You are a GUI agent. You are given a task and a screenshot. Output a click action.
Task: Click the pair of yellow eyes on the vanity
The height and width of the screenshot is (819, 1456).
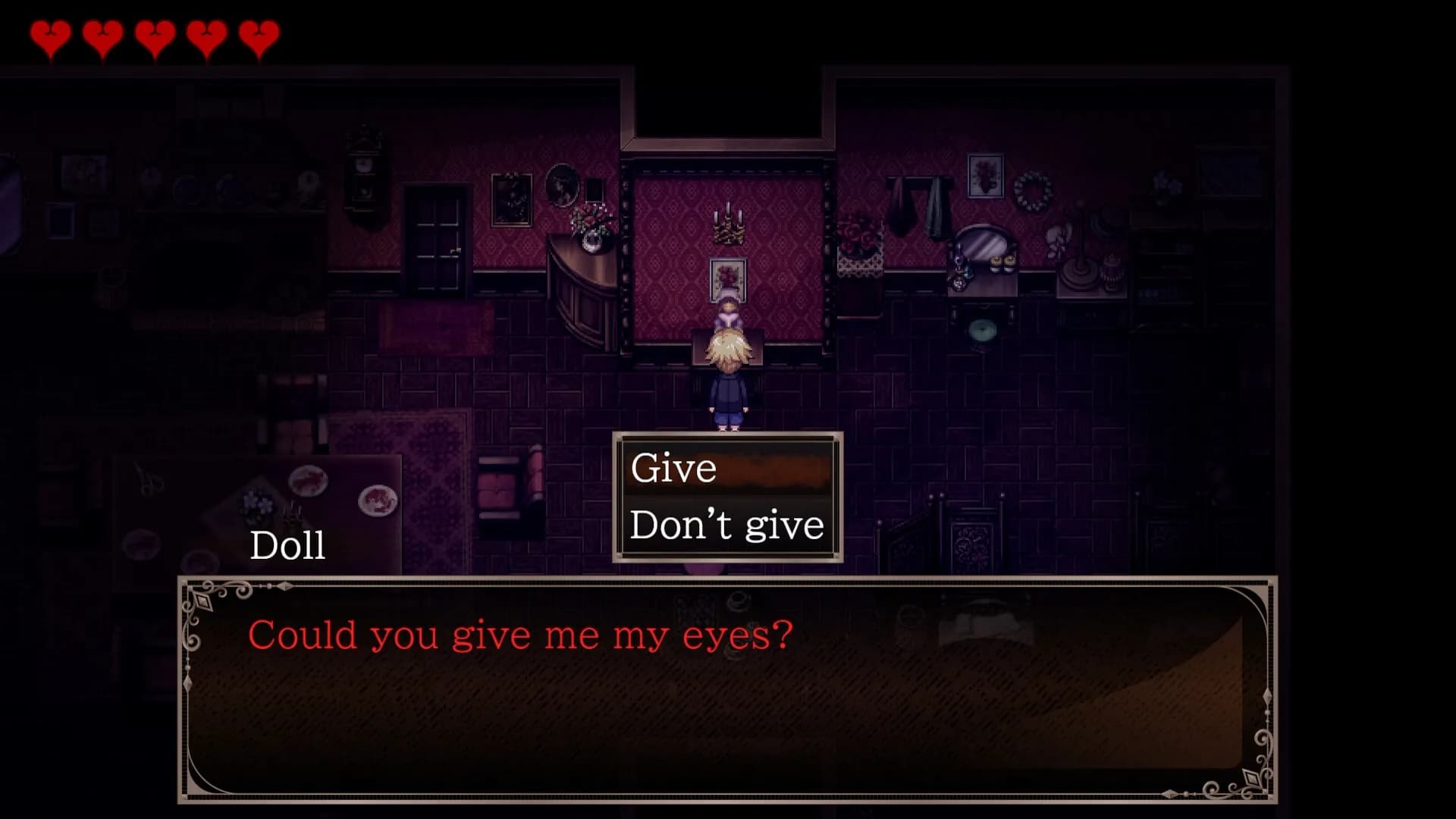(x=1003, y=262)
